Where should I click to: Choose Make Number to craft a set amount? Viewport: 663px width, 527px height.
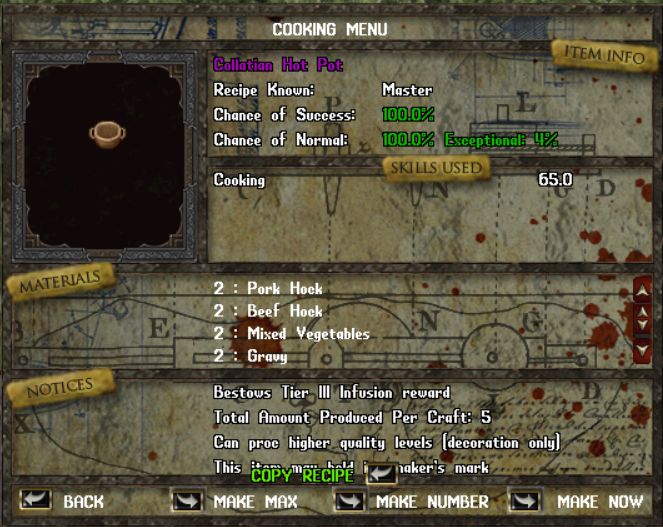(x=350, y=499)
